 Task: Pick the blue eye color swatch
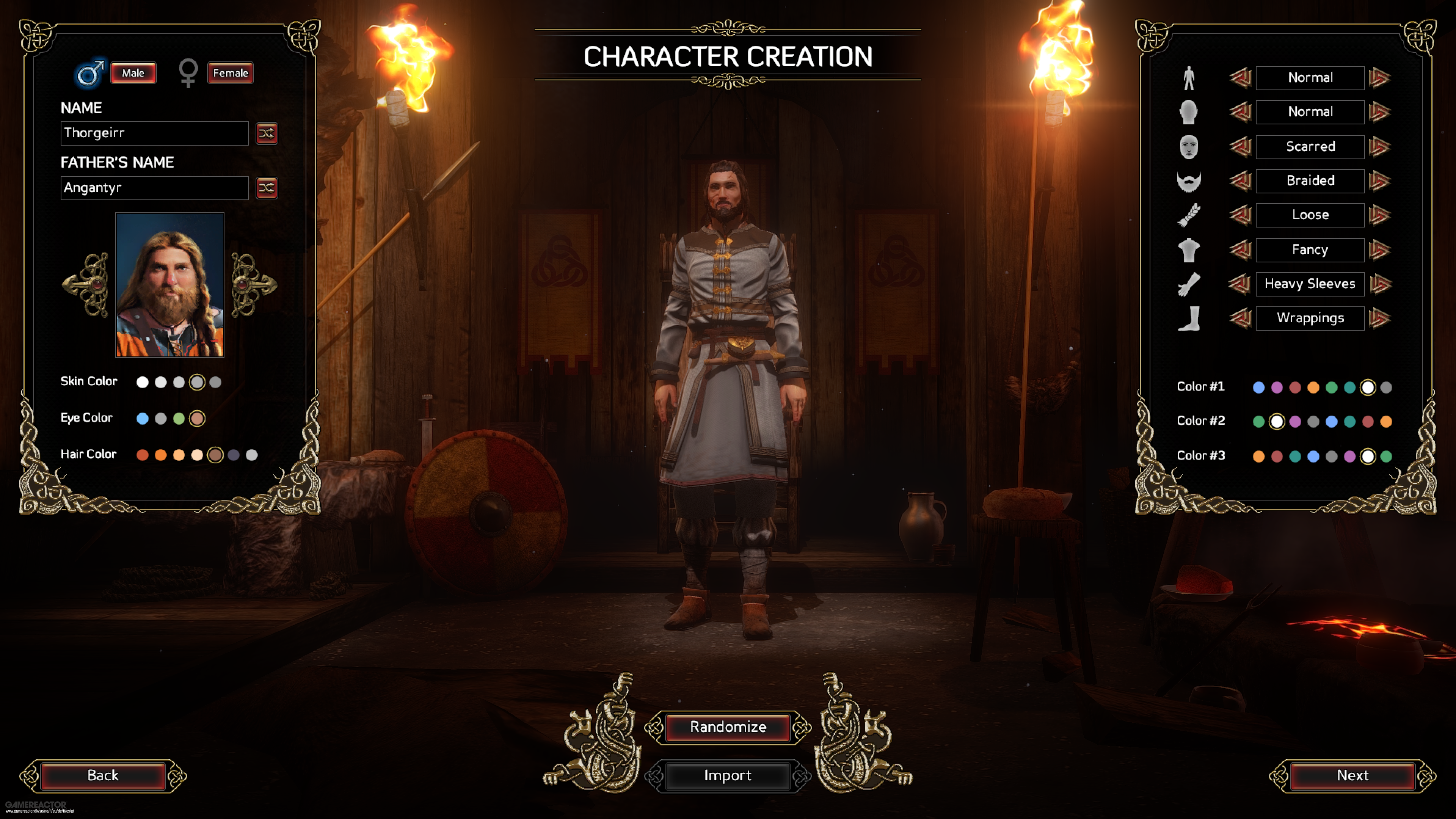click(x=143, y=419)
